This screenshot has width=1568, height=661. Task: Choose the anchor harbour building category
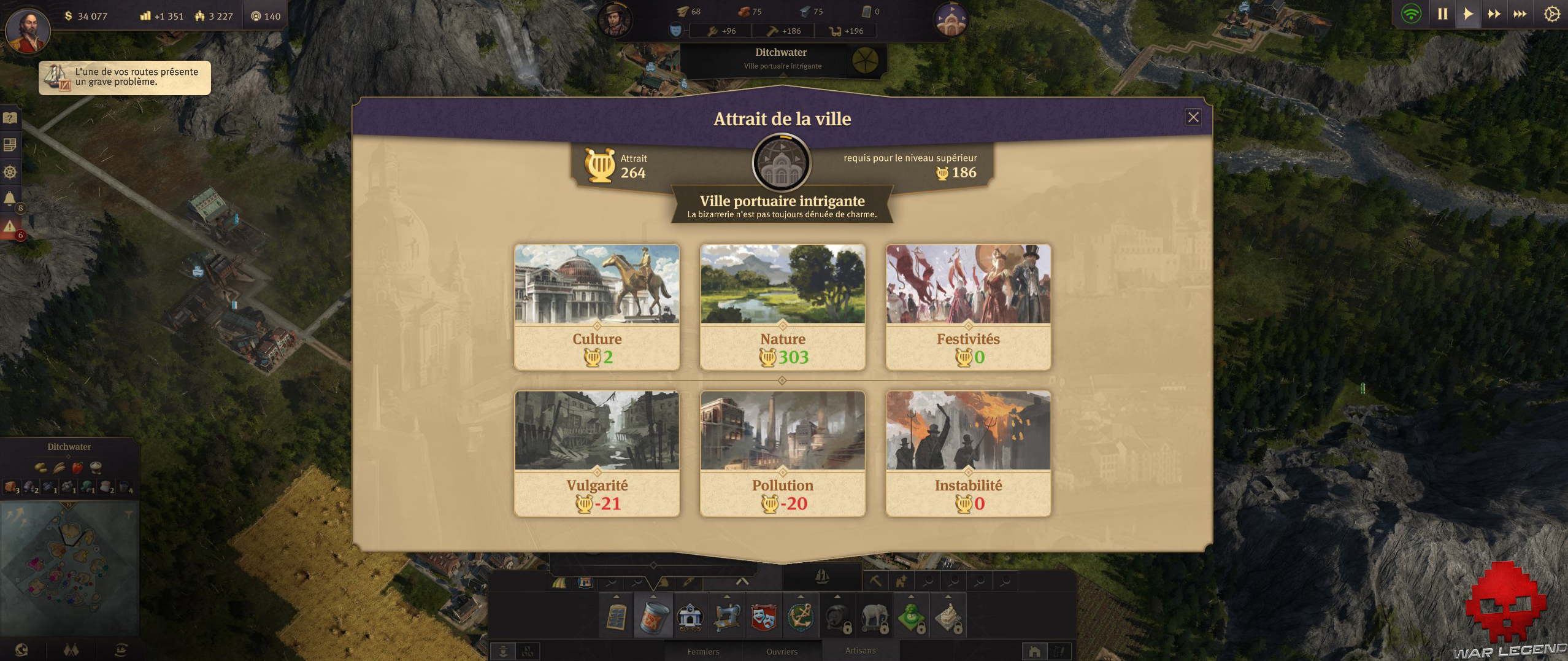tap(802, 619)
